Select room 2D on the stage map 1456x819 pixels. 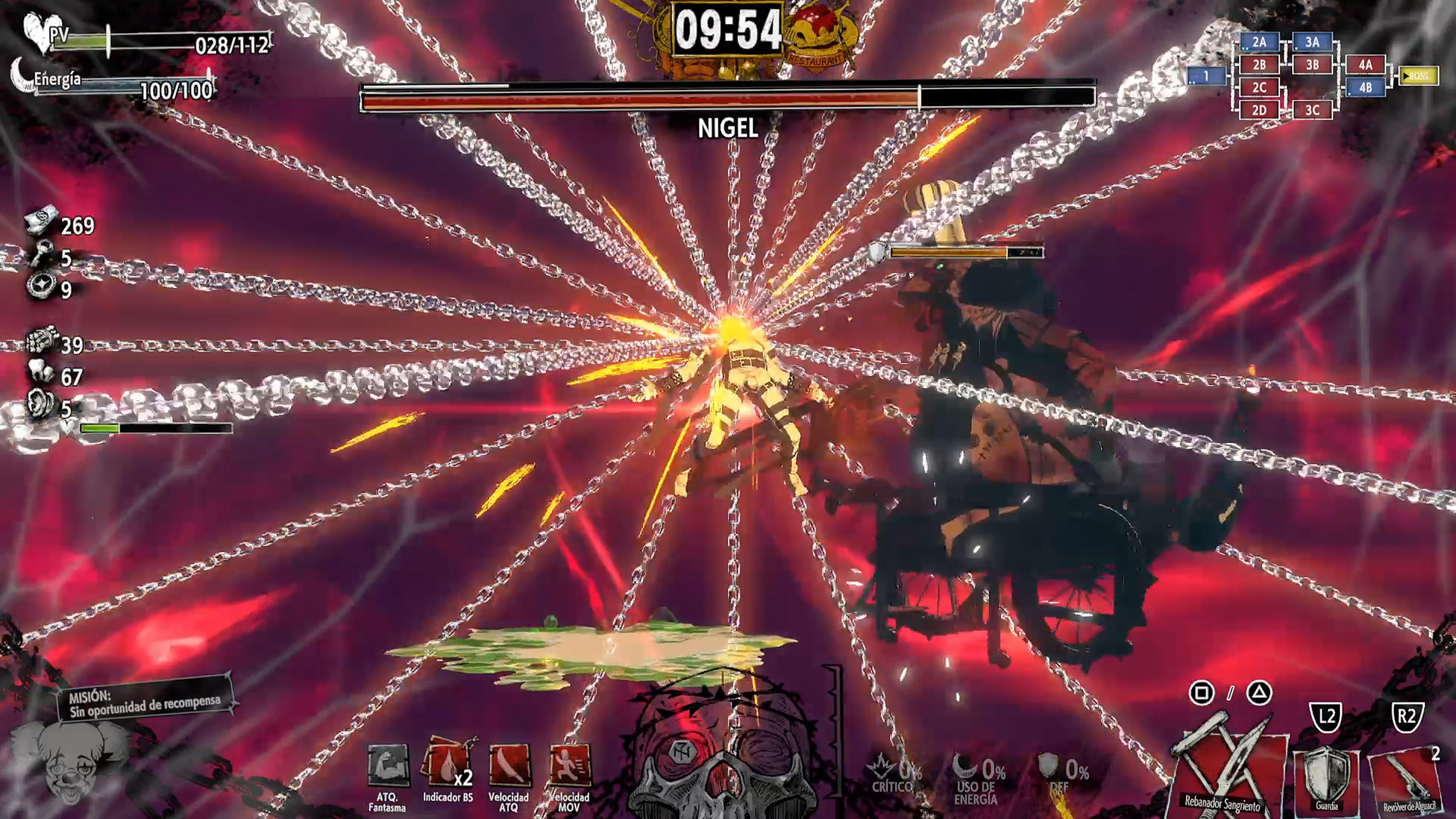pyautogui.click(x=1259, y=110)
